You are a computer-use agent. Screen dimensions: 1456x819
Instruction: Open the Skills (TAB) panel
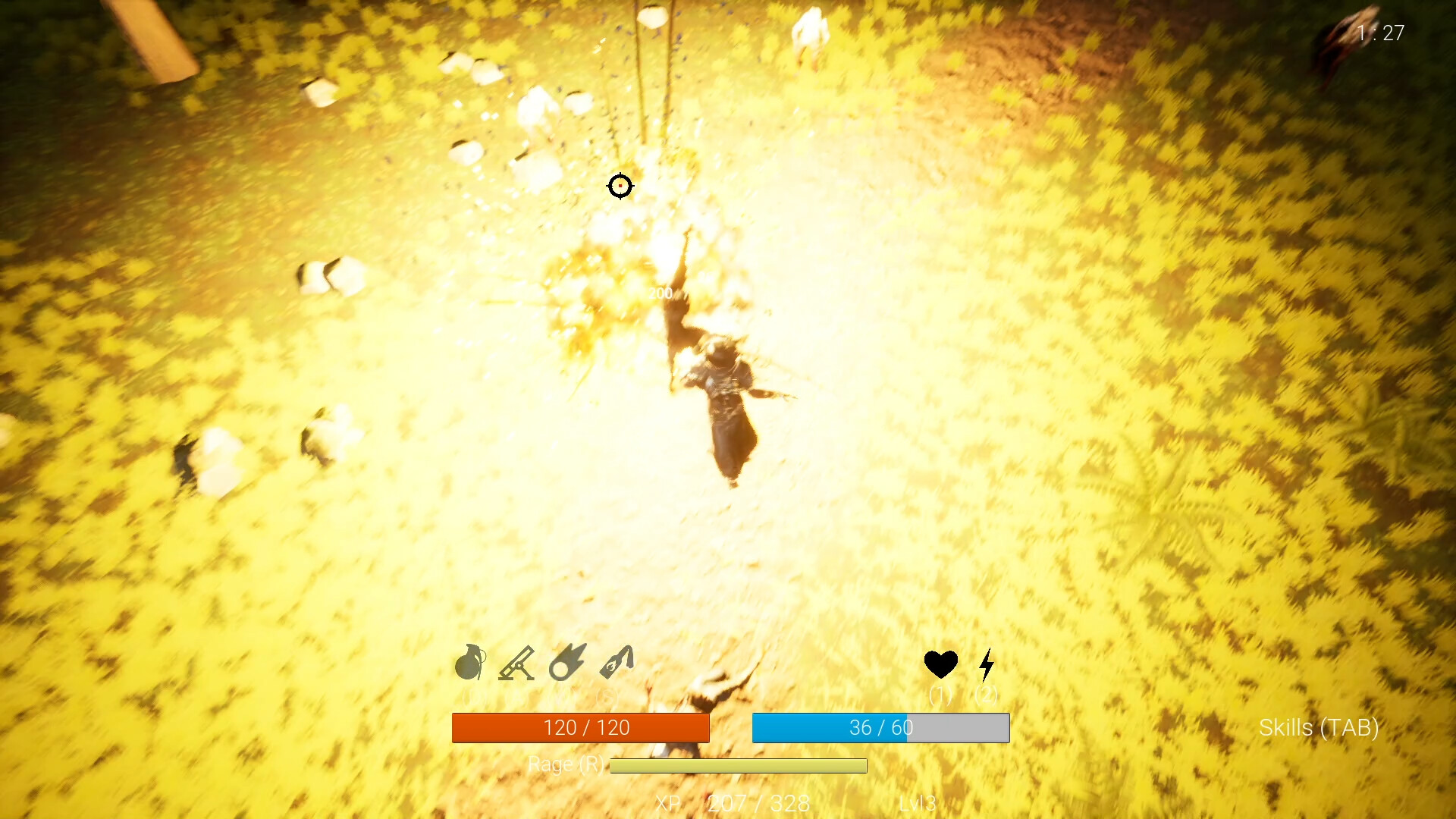pyautogui.click(x=1319, y=728)
